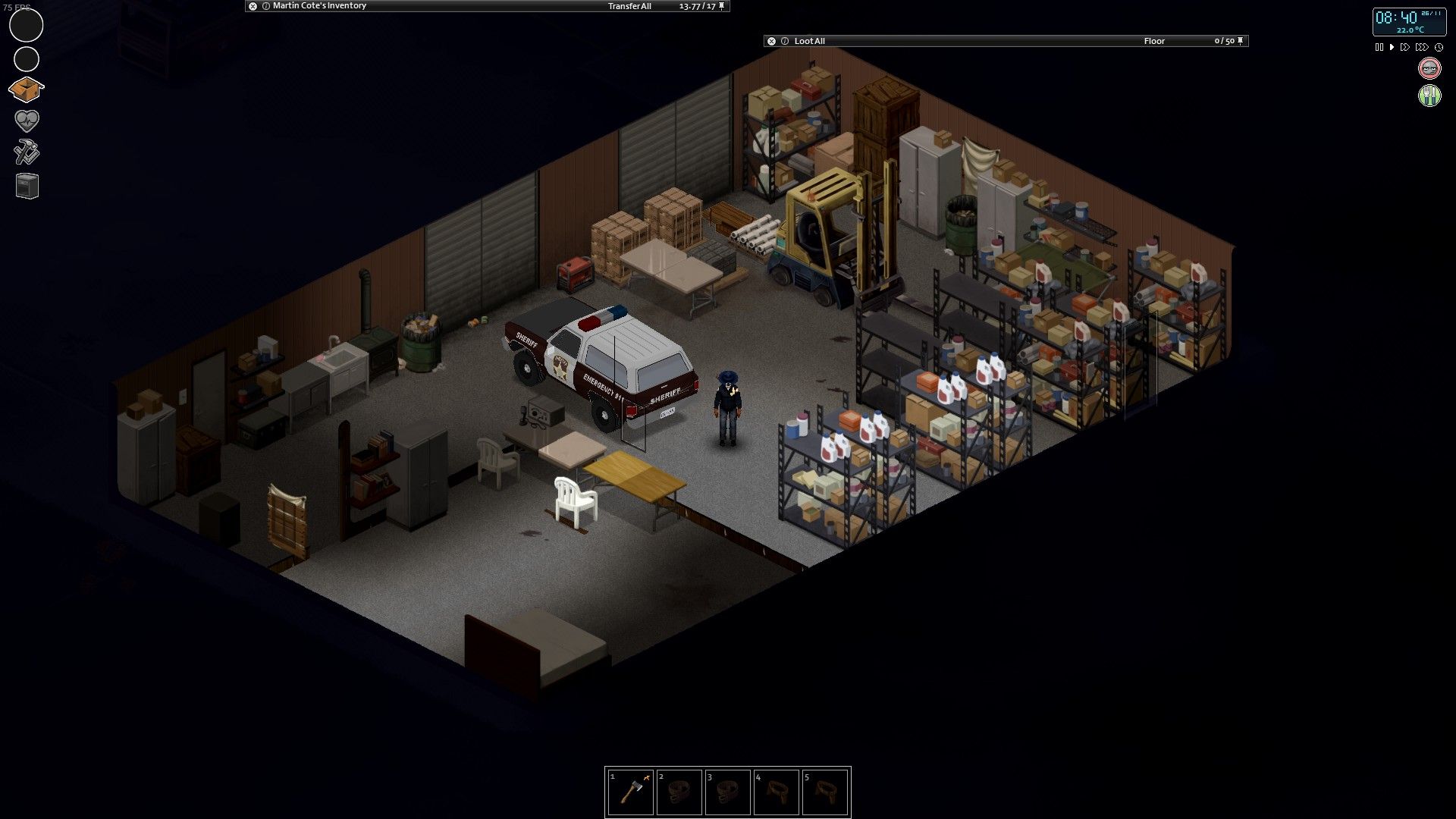Set game speed to double fast-forward

pos(1405,47)
